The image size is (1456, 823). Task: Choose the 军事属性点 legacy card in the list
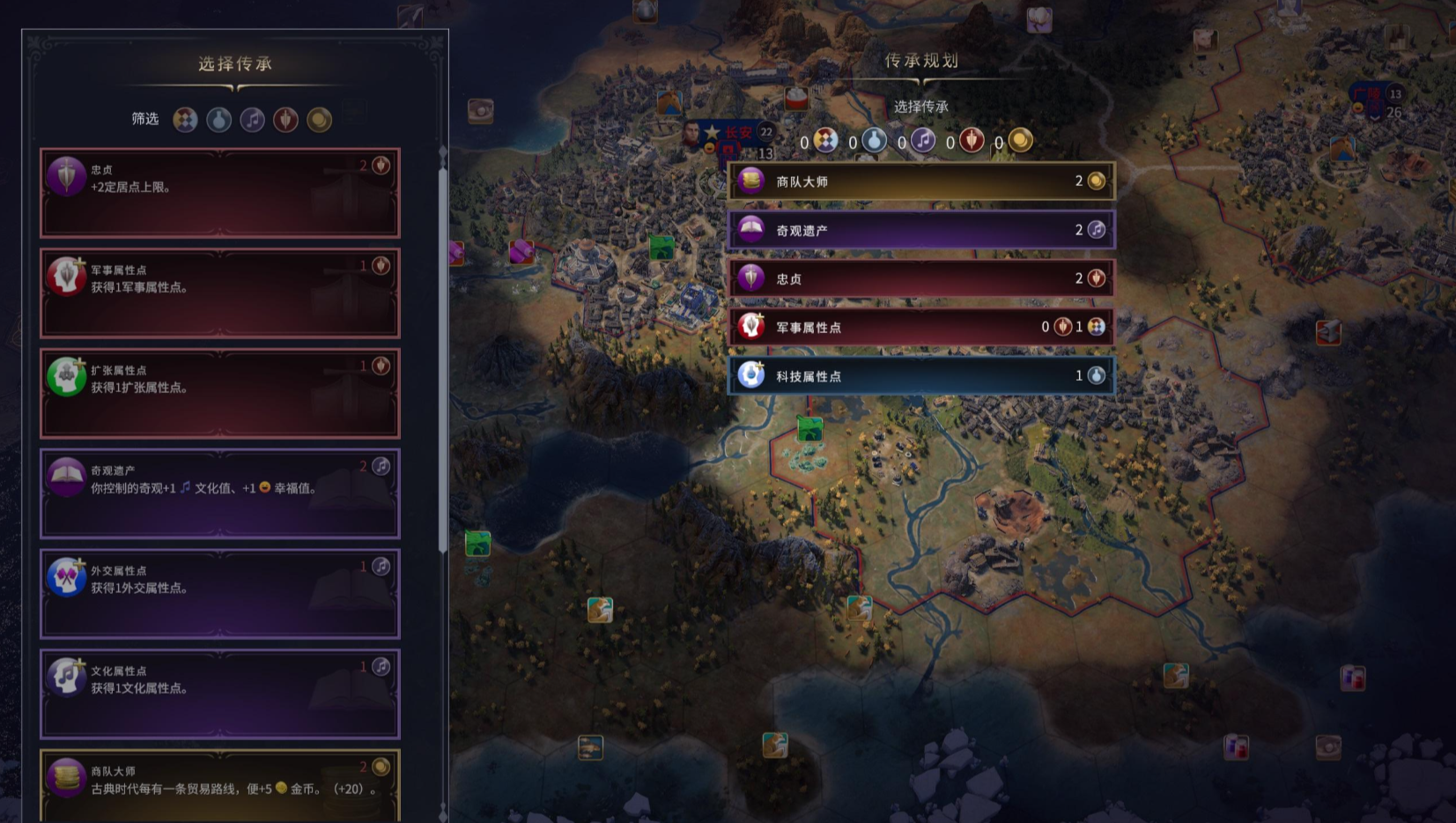coord(220,293)
